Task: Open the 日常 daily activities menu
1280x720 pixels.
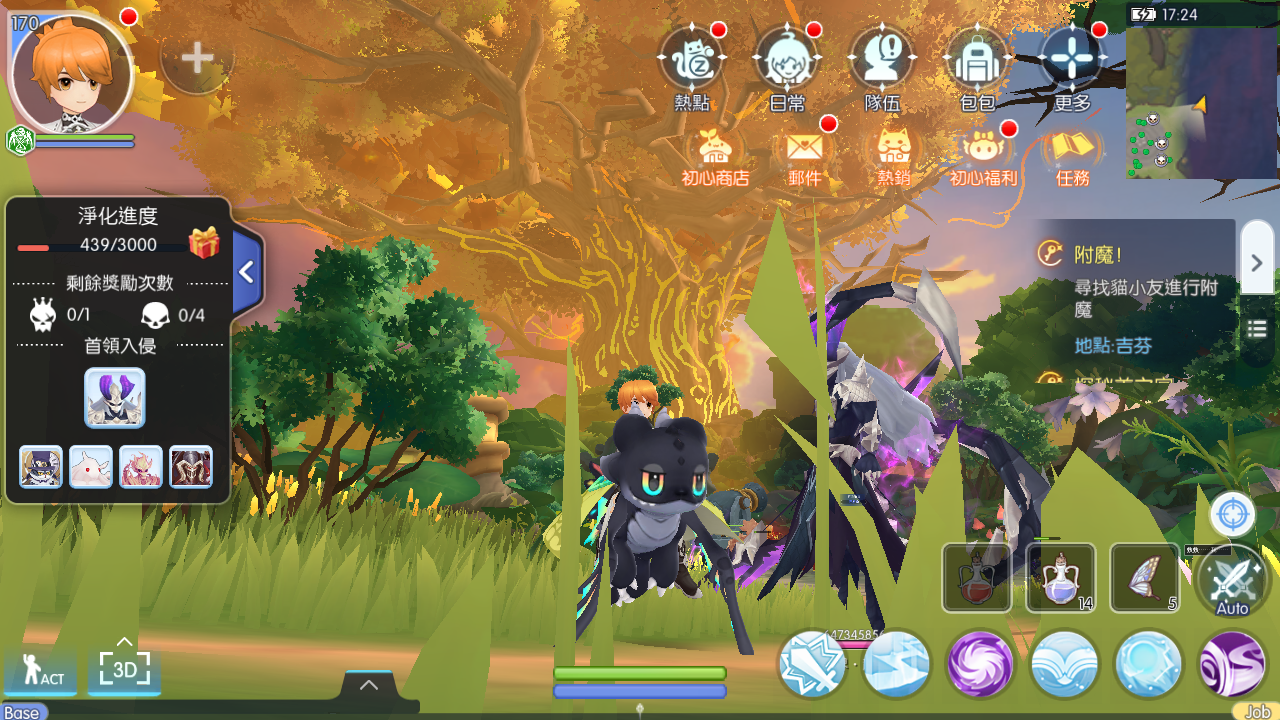Action: [786, 62]
